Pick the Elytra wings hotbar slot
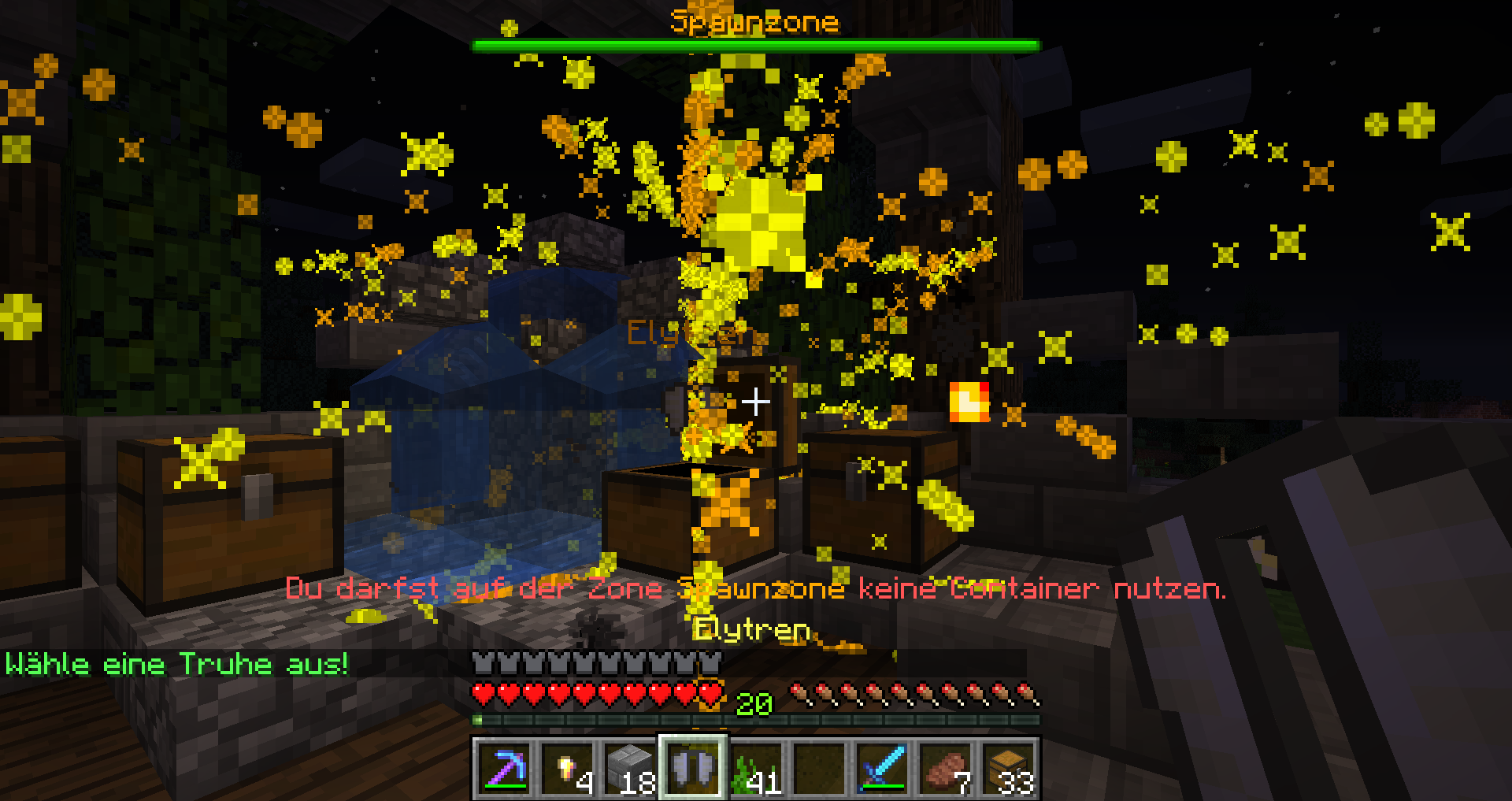 tap(693, 768)
